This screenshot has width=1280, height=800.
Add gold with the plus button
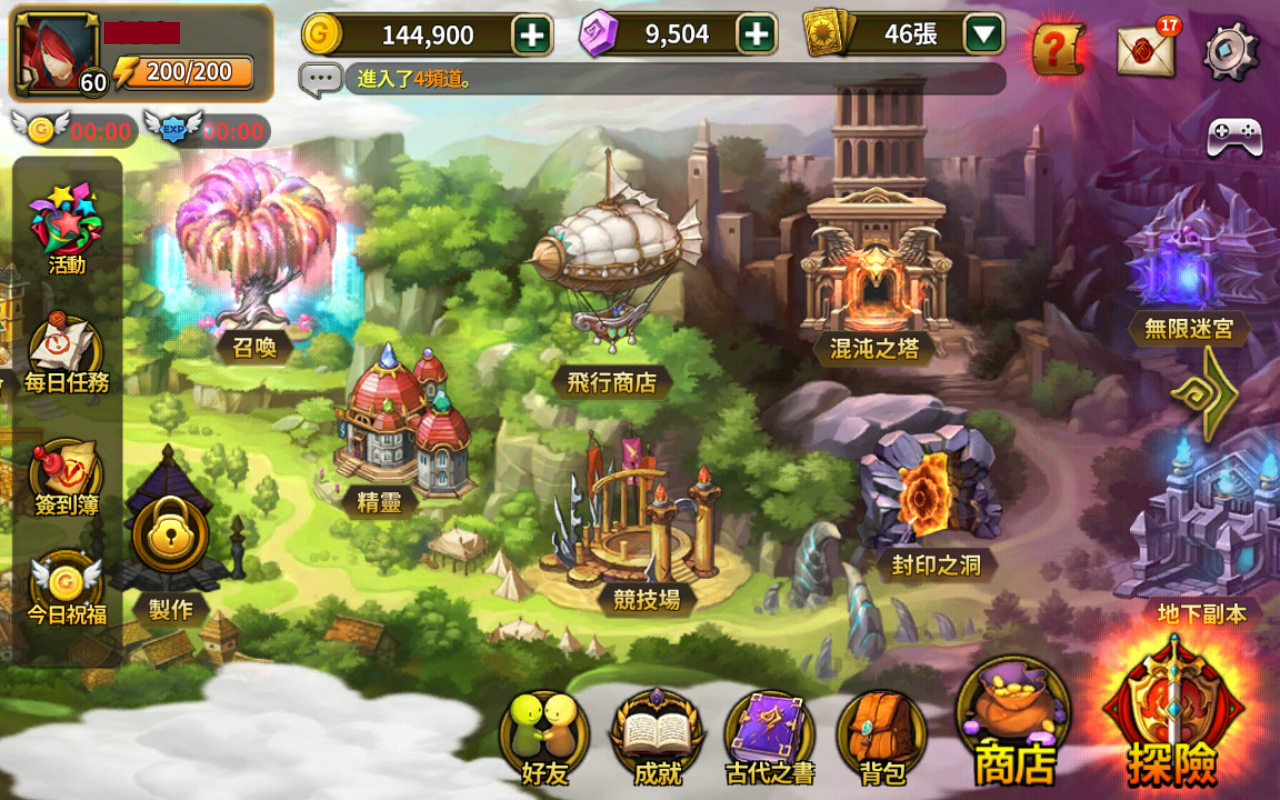(532, 35)
